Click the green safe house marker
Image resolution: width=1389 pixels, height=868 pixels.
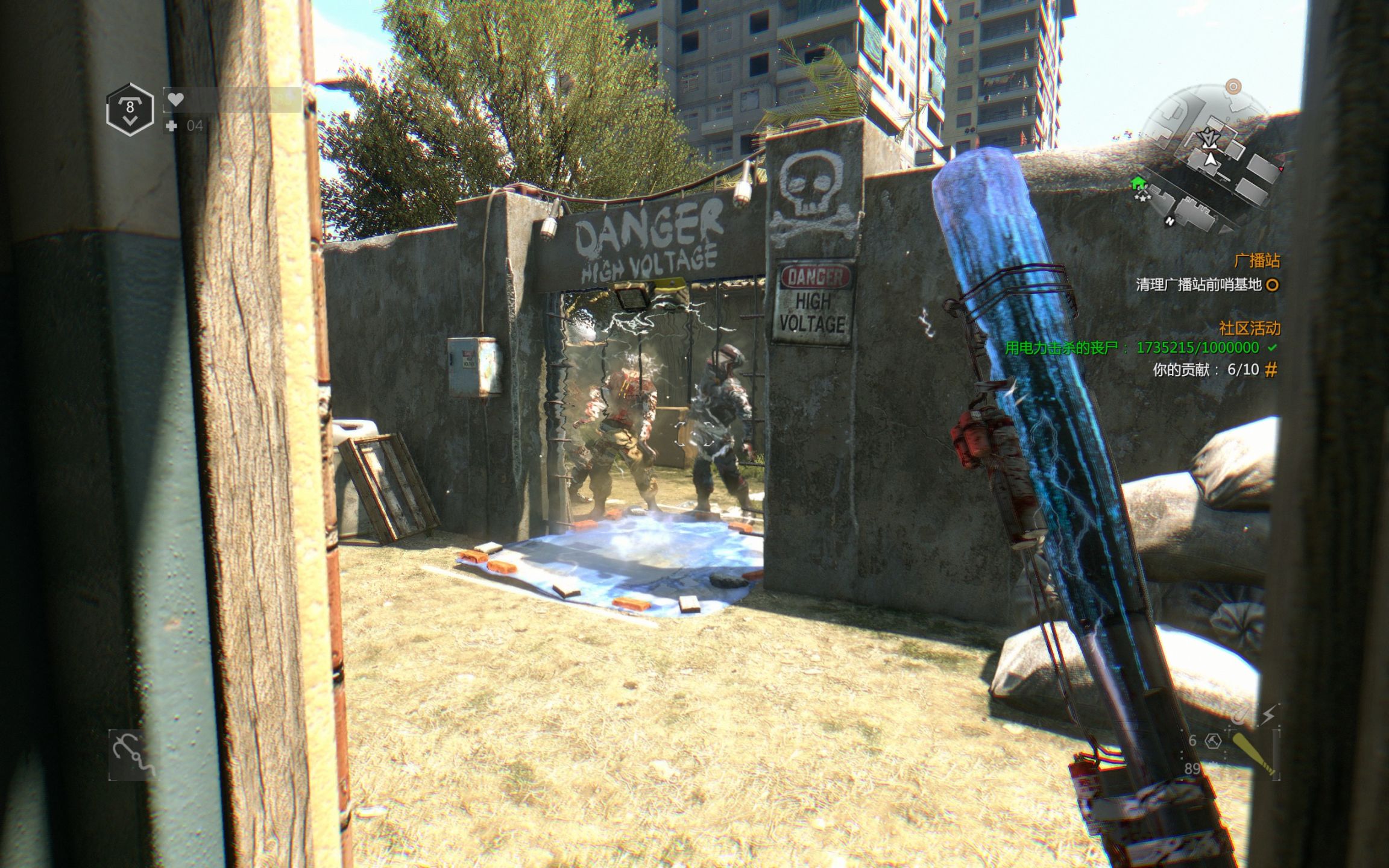pyautogui.click(x=1138, y=183)
